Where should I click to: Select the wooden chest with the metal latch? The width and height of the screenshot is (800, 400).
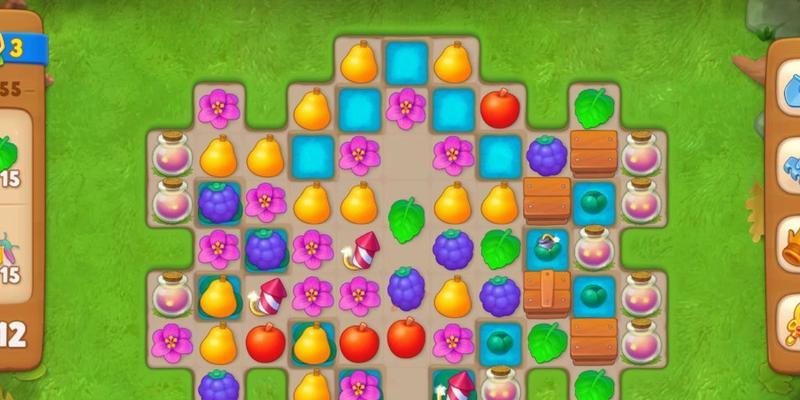547,294
